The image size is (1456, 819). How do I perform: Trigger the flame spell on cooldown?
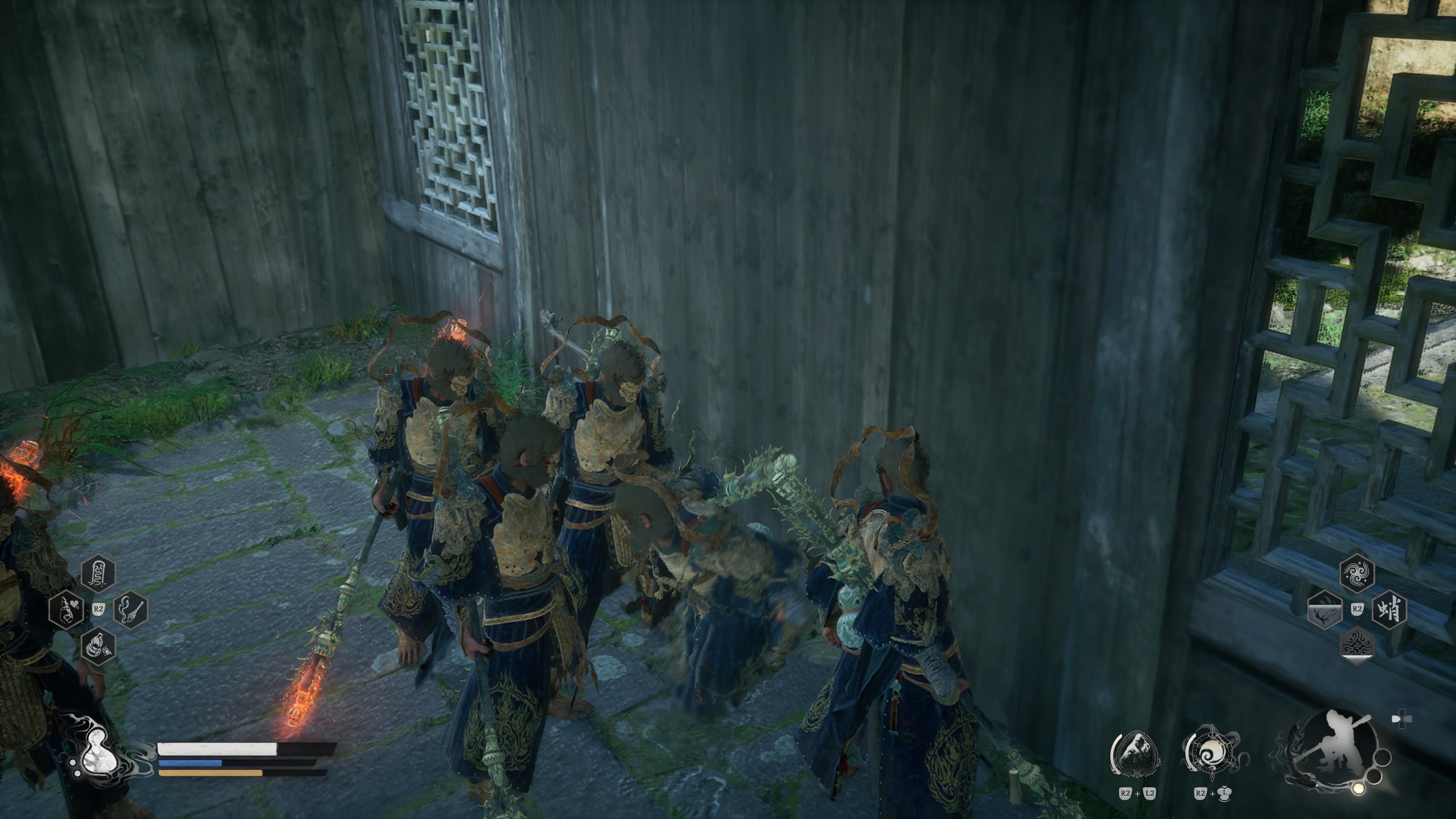point(1325,609)
